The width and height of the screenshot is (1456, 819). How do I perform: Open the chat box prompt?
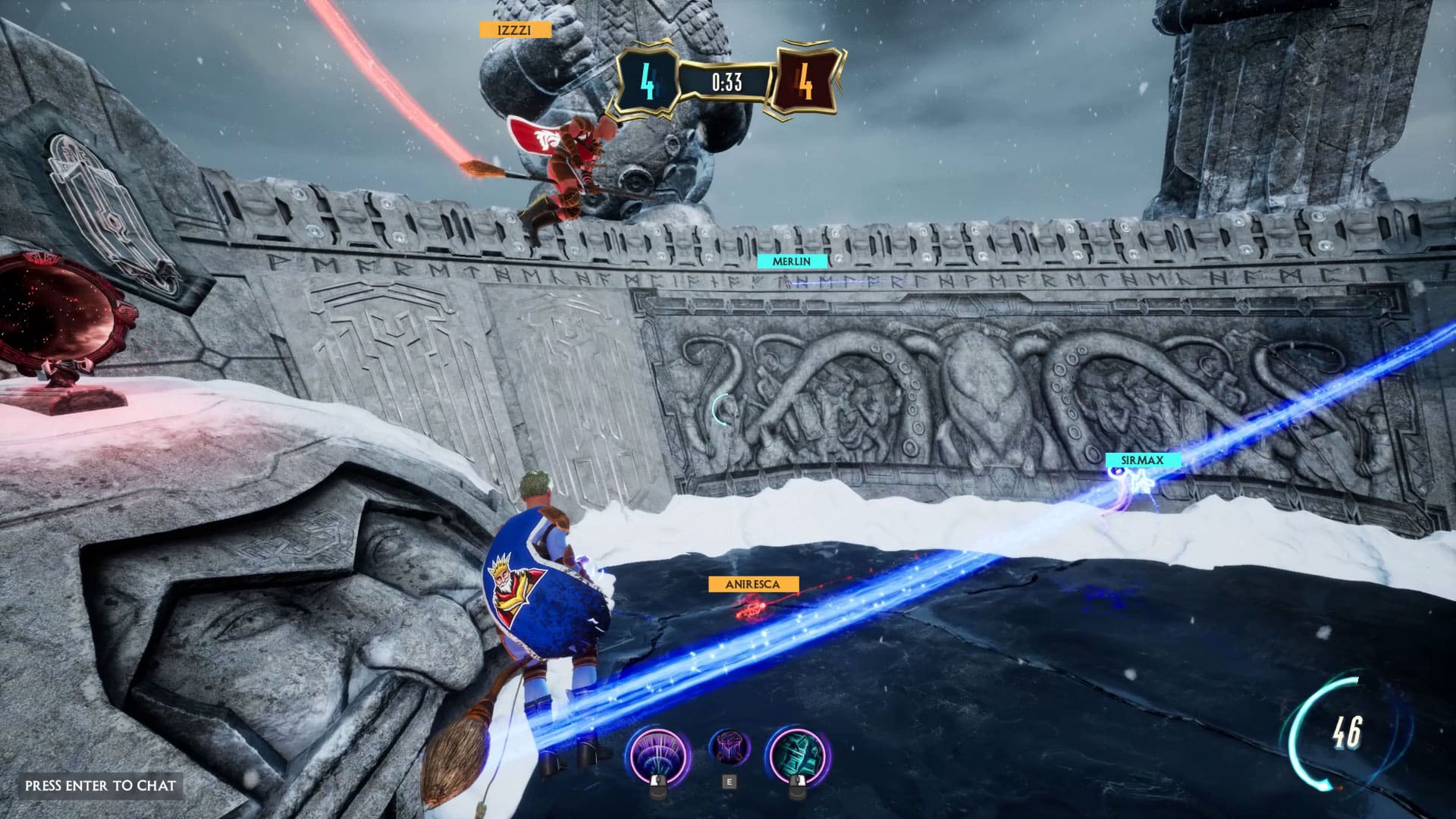tap(100, 786)
